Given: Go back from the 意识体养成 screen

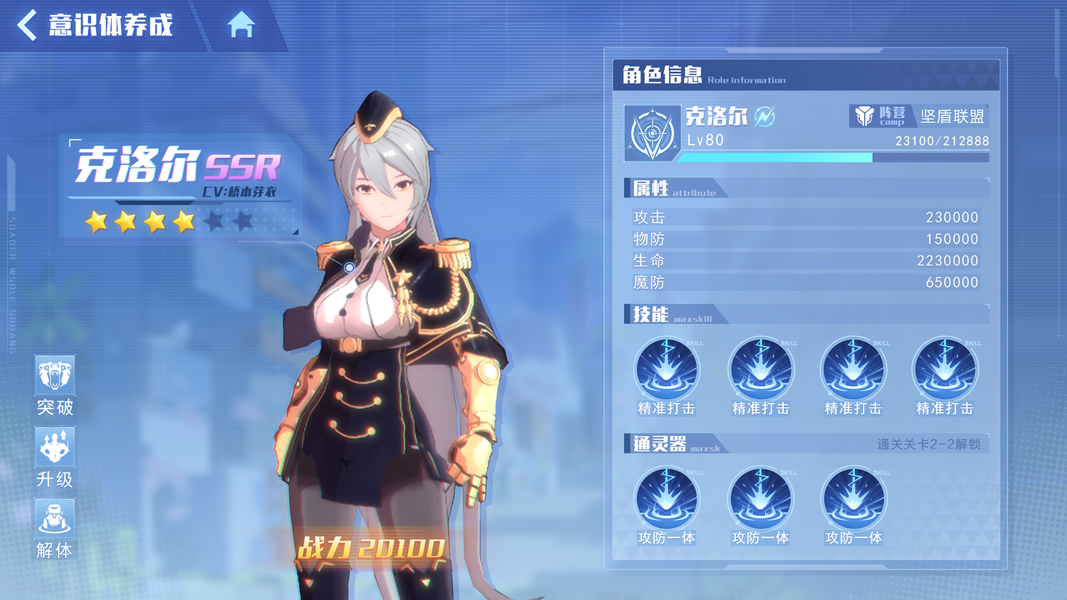Looking at the screenshot, I should point(28,25).
